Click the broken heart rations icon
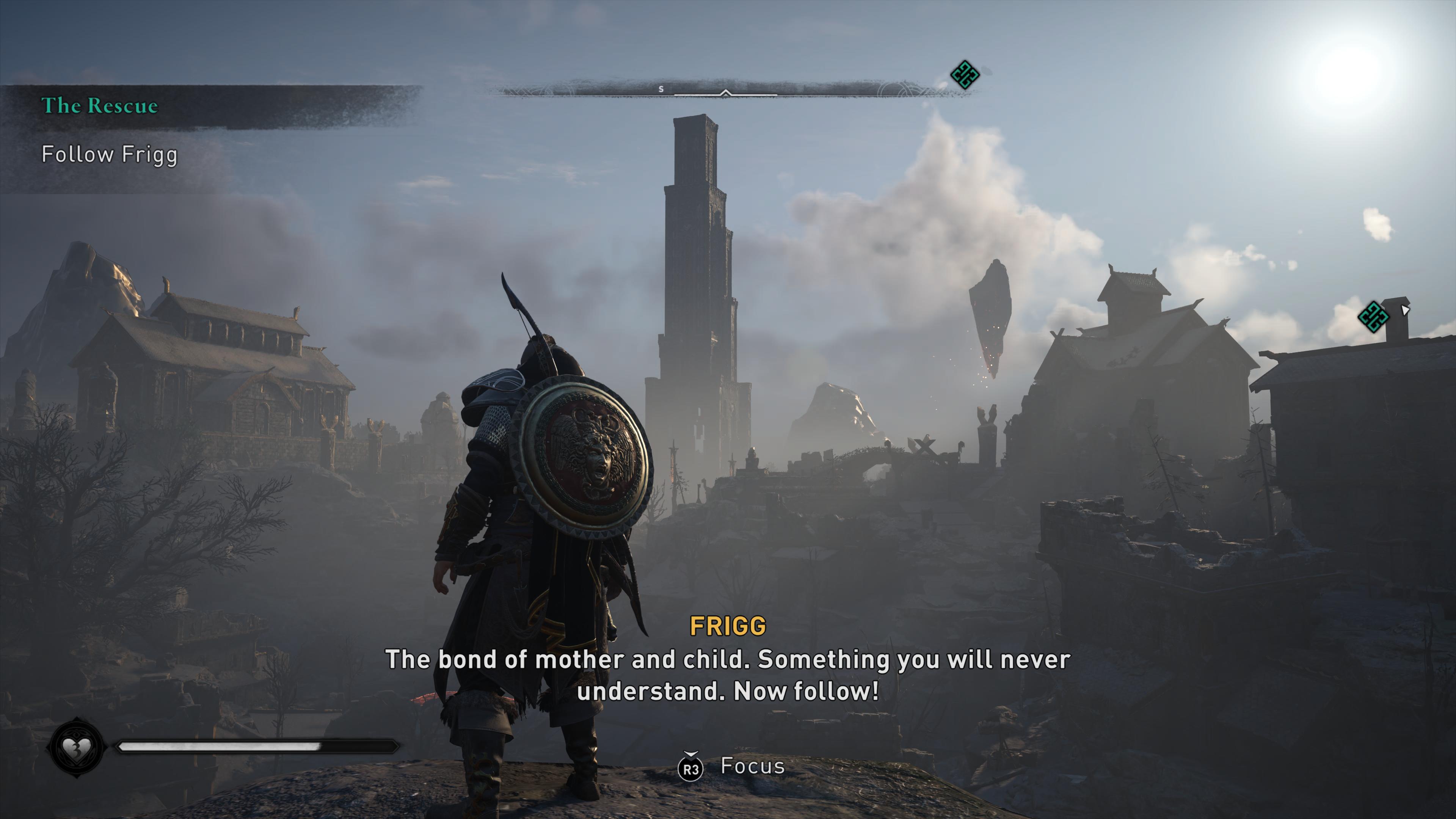This screenshot has height=819, width=1456. [76, 748]
